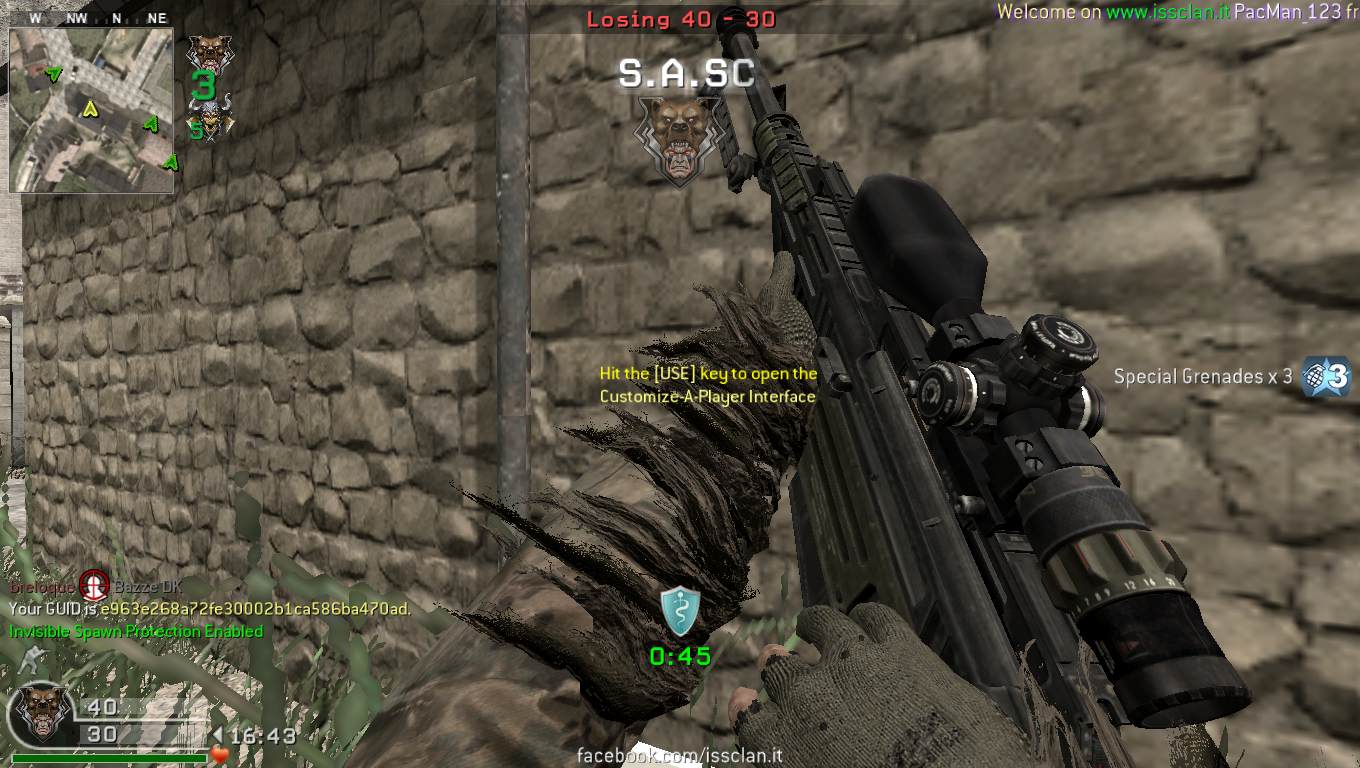Select the Special Grenades icon

pos(1327,377)
